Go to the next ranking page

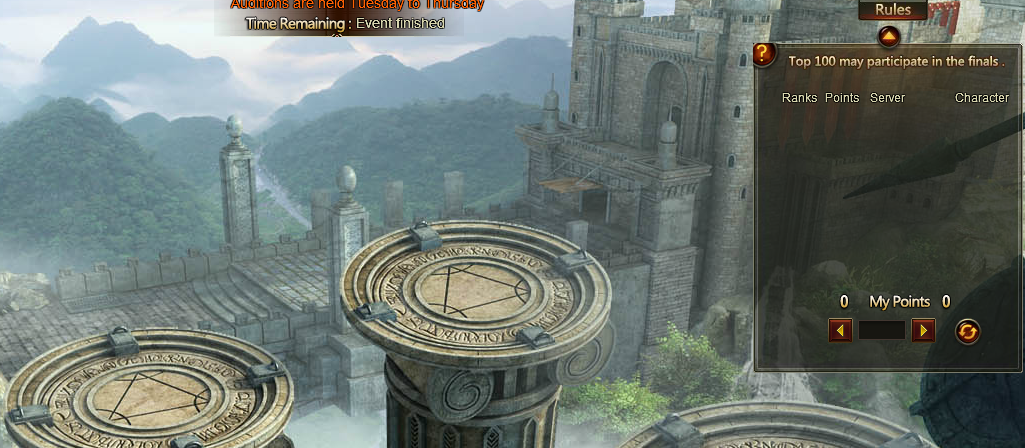pos(923,330)
